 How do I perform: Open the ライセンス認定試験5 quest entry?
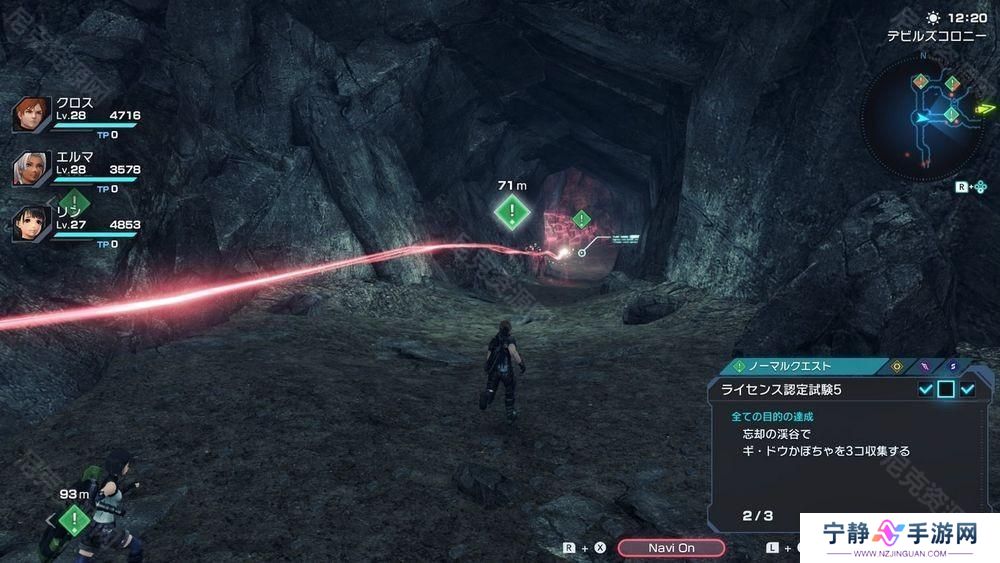click(790, 389)
